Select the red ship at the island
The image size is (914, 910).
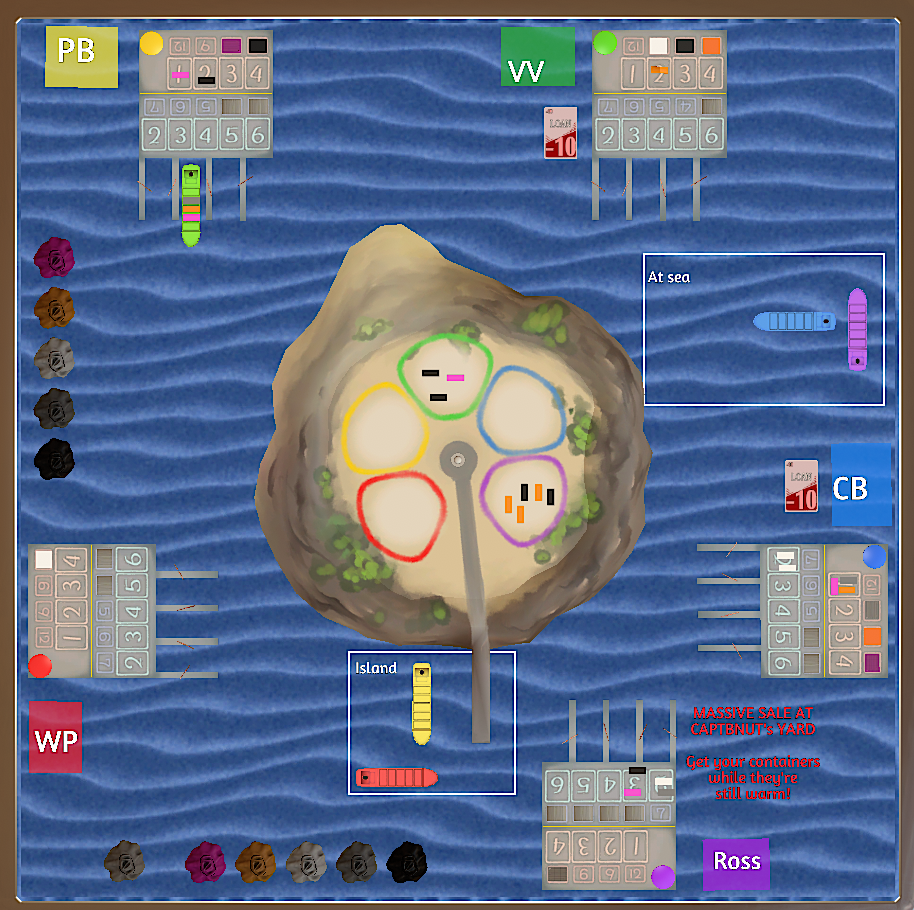coord(396,777)
